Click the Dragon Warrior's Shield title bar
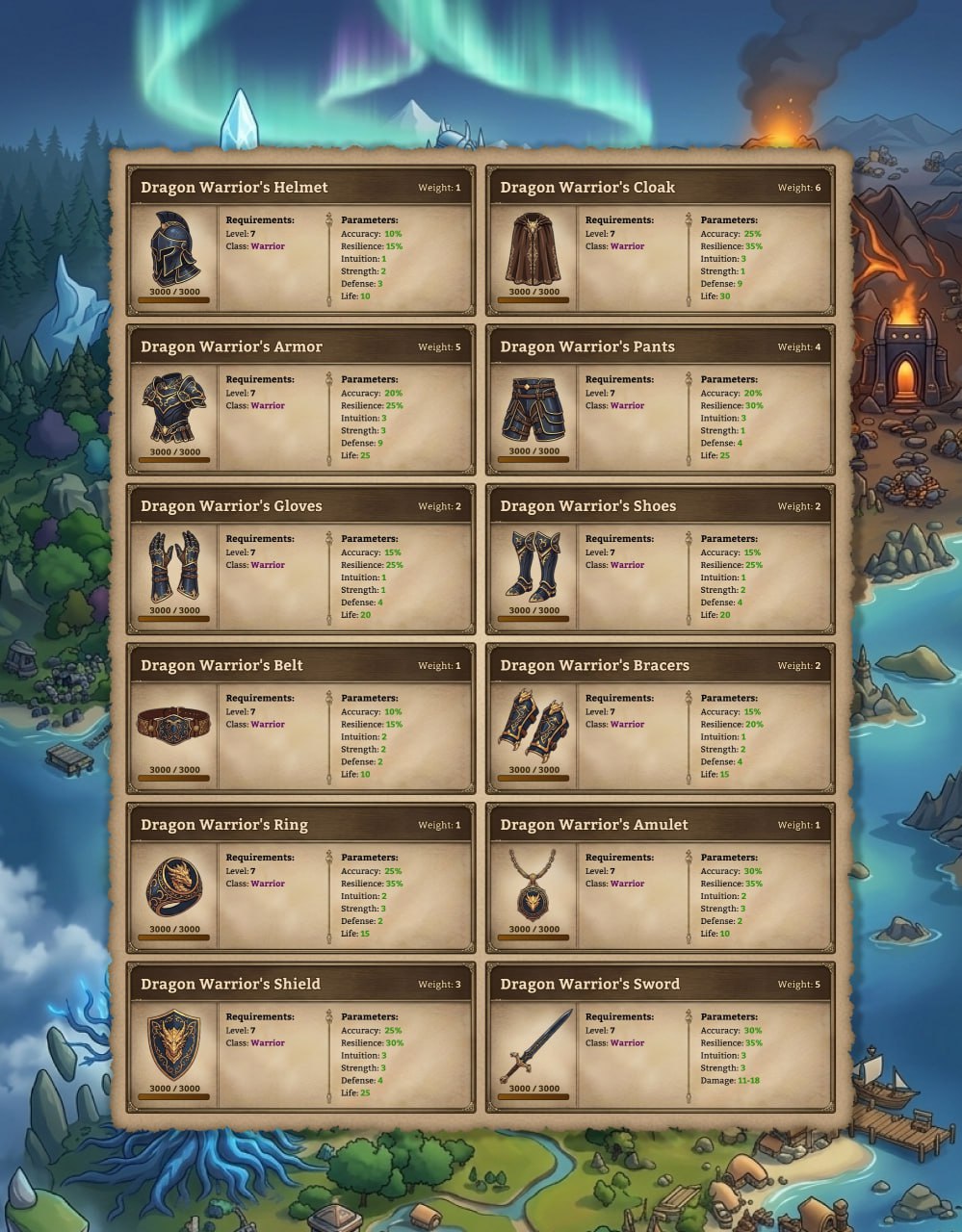 click(300, 984)
